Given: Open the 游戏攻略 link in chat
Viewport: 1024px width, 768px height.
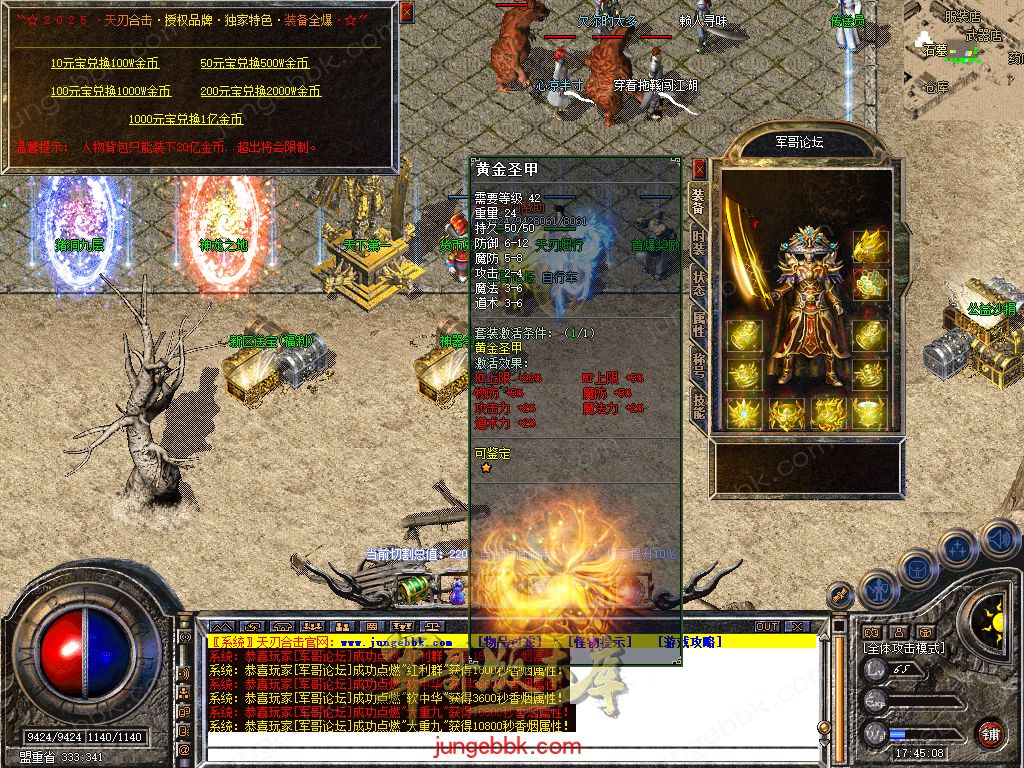Looking at the screenshot, I should point(688,641).
